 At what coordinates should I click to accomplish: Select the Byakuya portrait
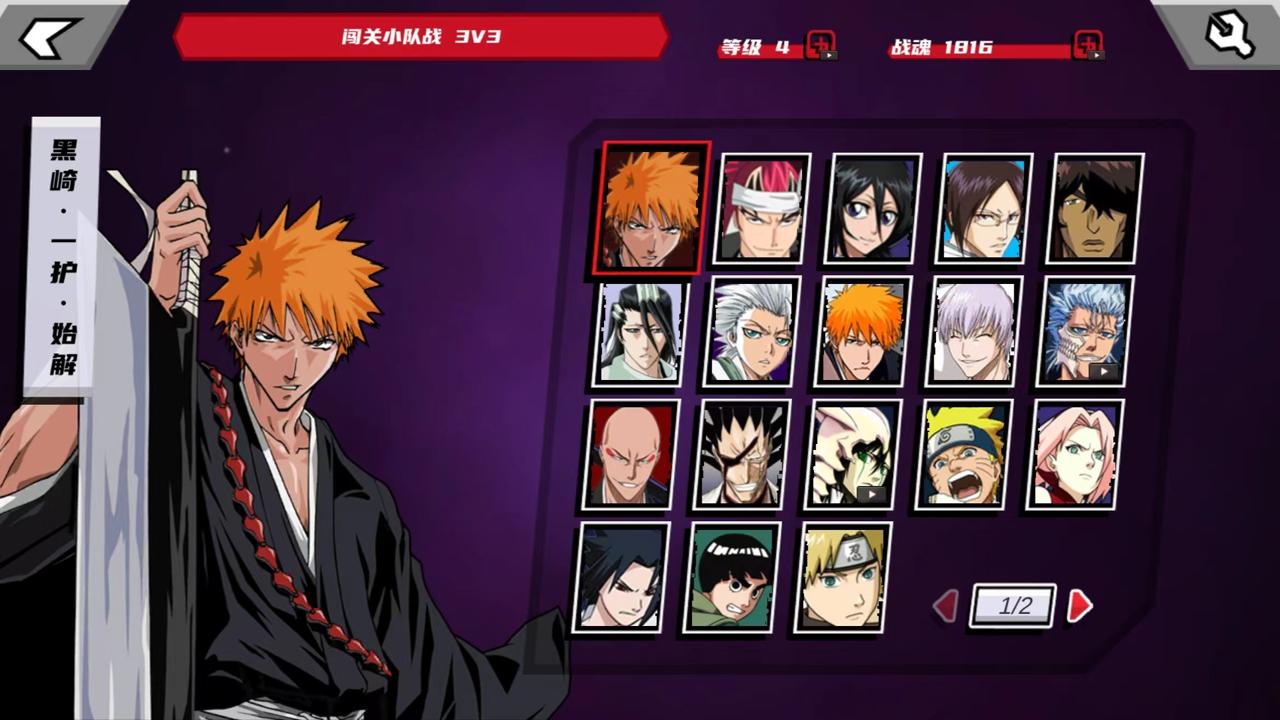[642, 331]
